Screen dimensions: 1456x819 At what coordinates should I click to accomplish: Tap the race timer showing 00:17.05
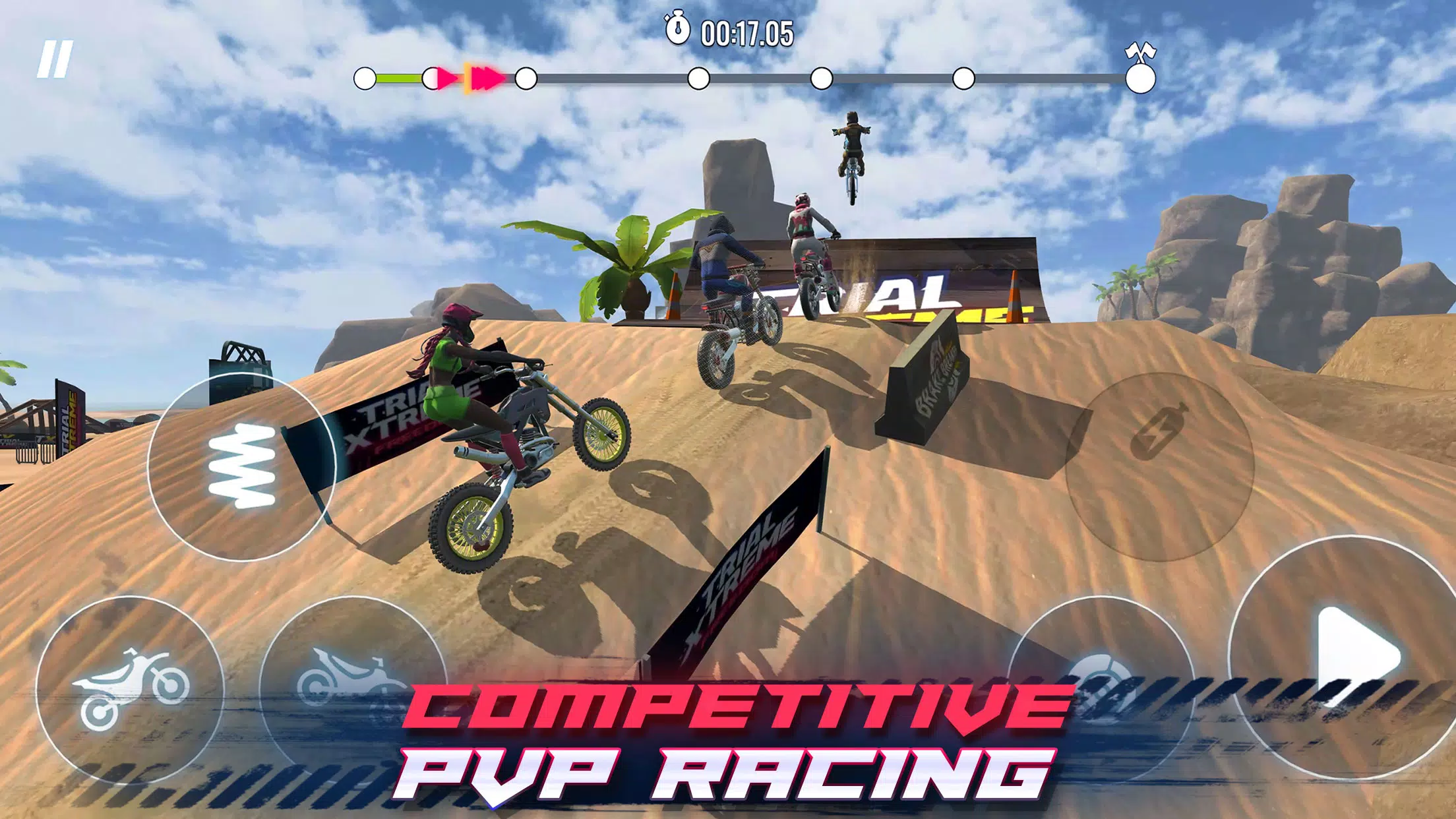pyautogui.click(x=748, y=30)
